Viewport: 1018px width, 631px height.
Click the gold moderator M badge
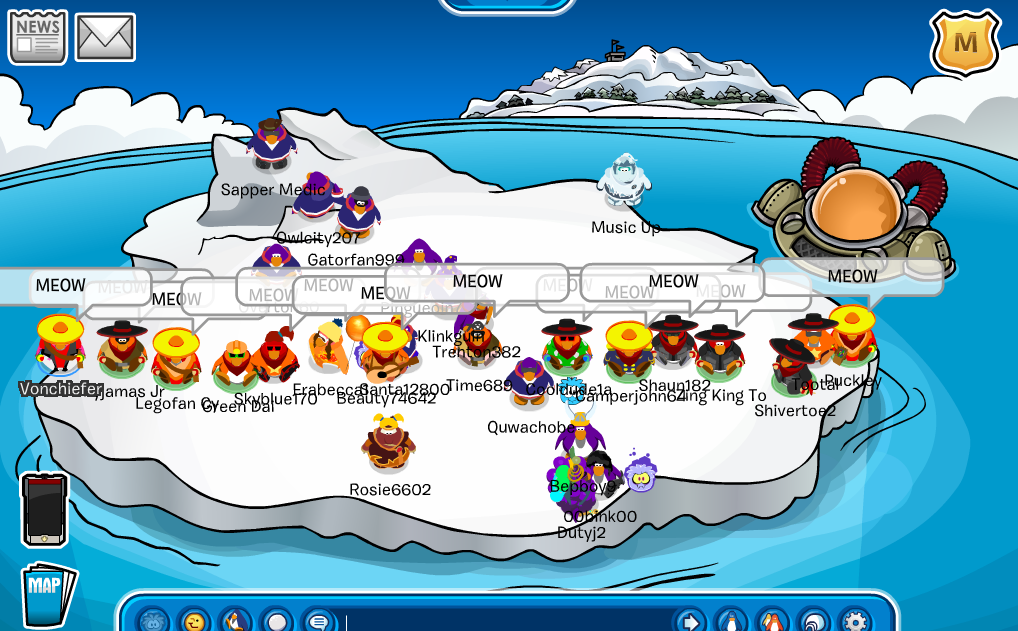[965, 43]
